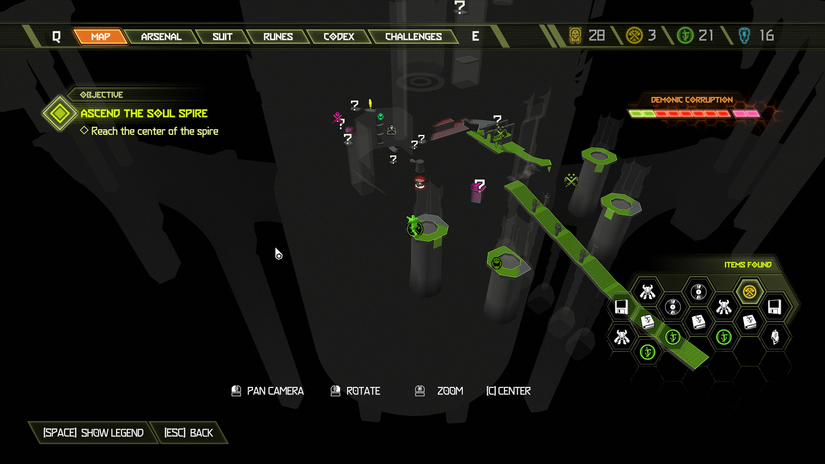Select the red marker on the map

(420, 183)
